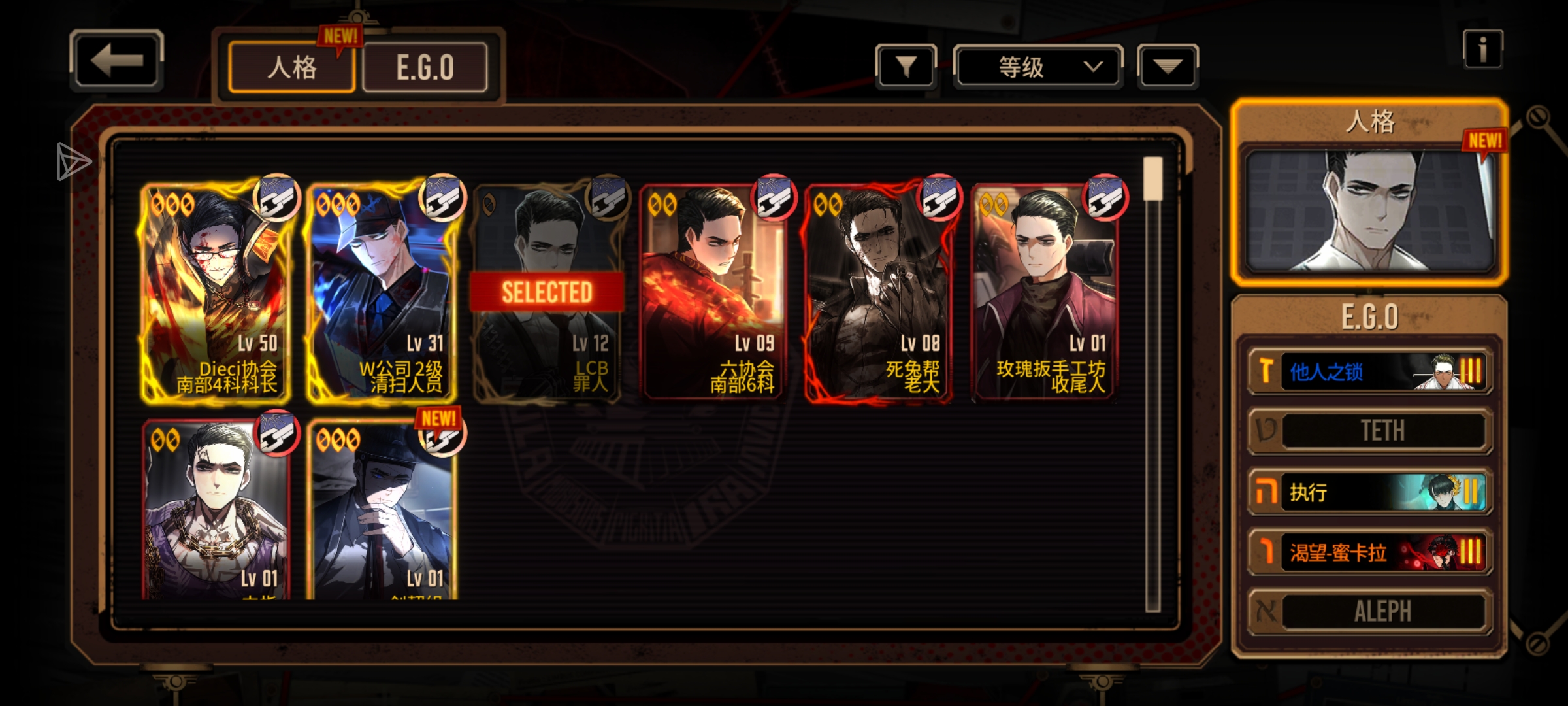The height and width of the screenshot is (706, 1568).
Task: Open the 执行 E.G.O slot
Action: pyautogui.click(x=1370, y=492)
